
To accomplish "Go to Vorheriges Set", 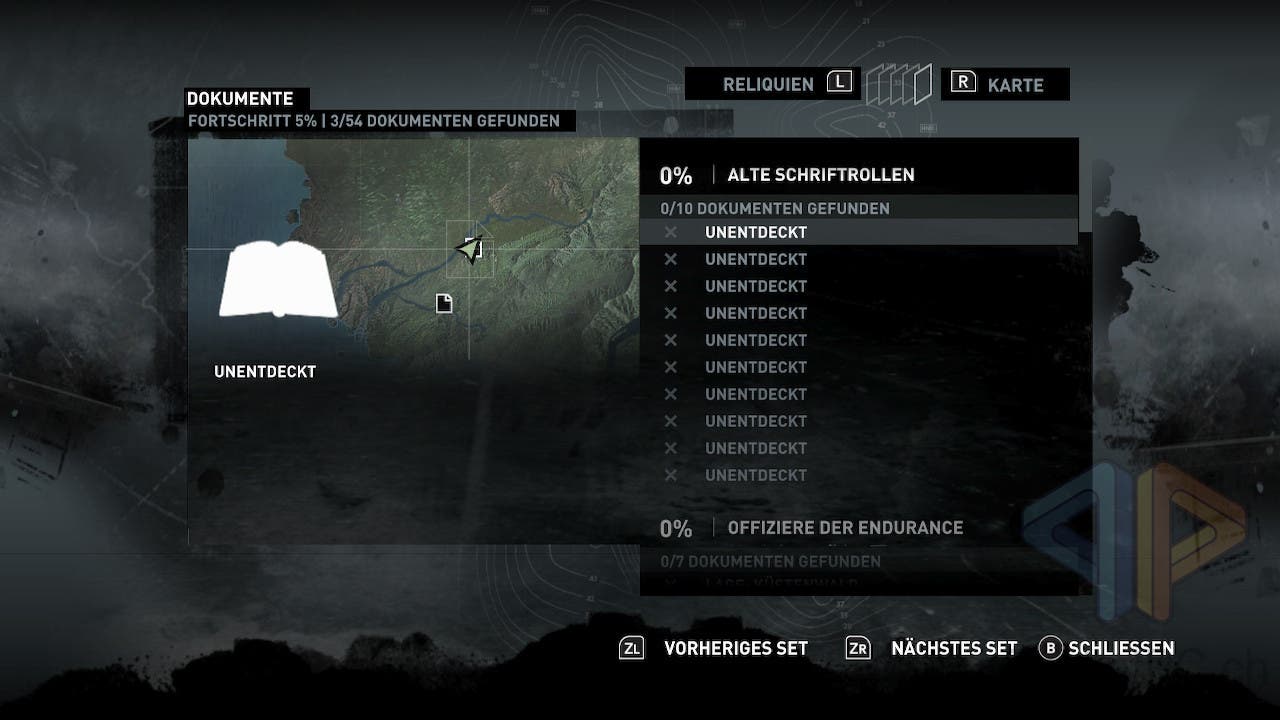I will (x=735, y=648).
